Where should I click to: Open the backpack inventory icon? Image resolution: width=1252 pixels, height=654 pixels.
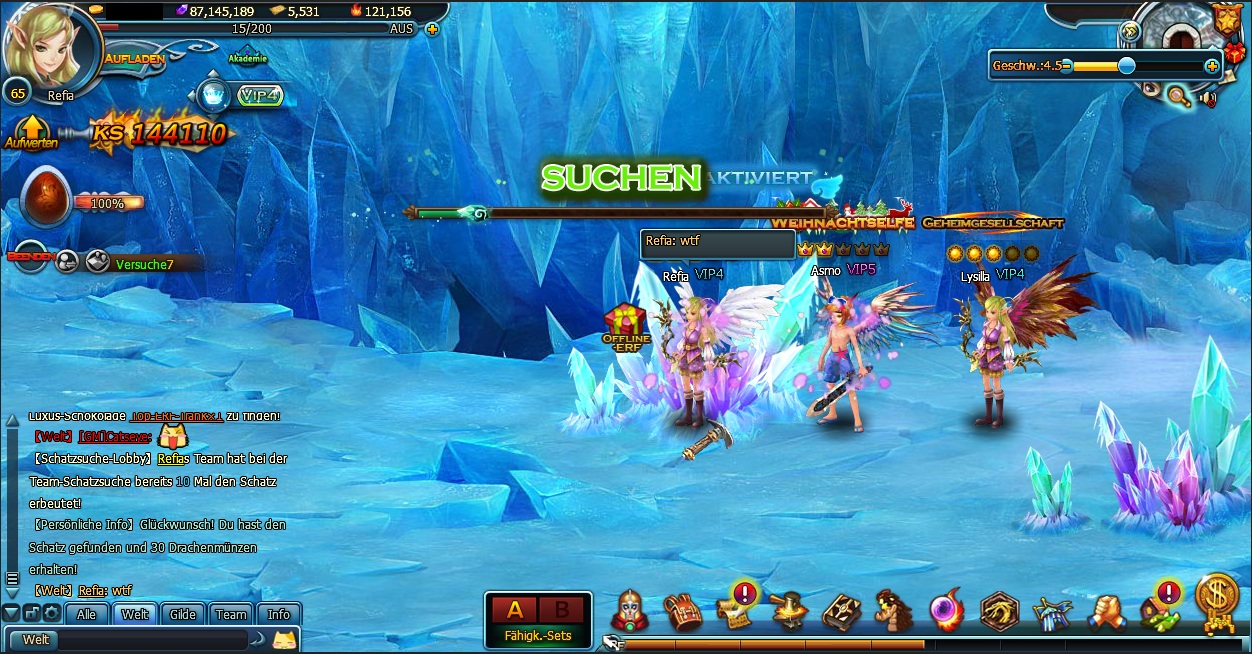(x=682, y=612)
